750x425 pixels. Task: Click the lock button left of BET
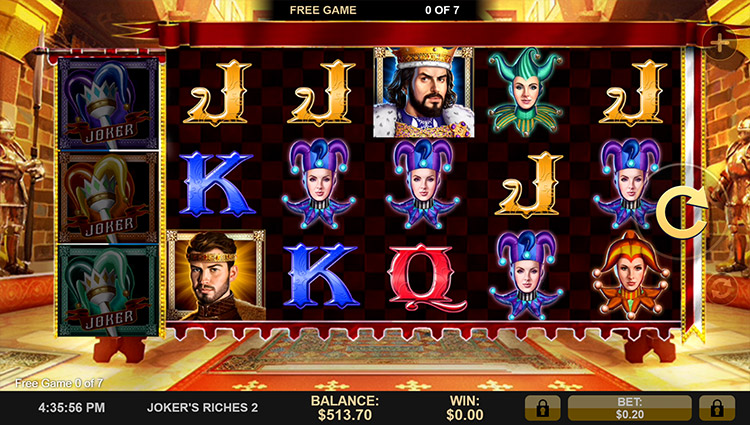[542, 407]
